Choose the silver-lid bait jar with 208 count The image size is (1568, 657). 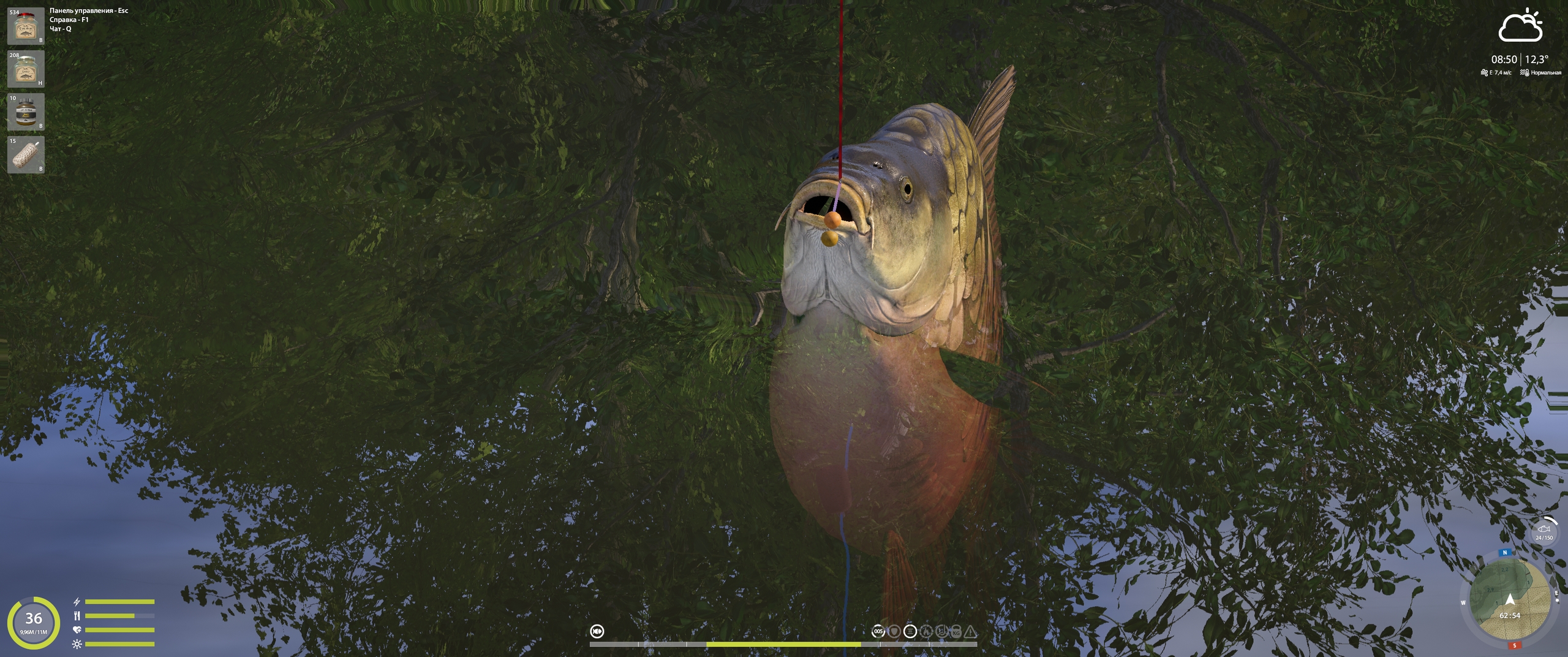(26, 69)
